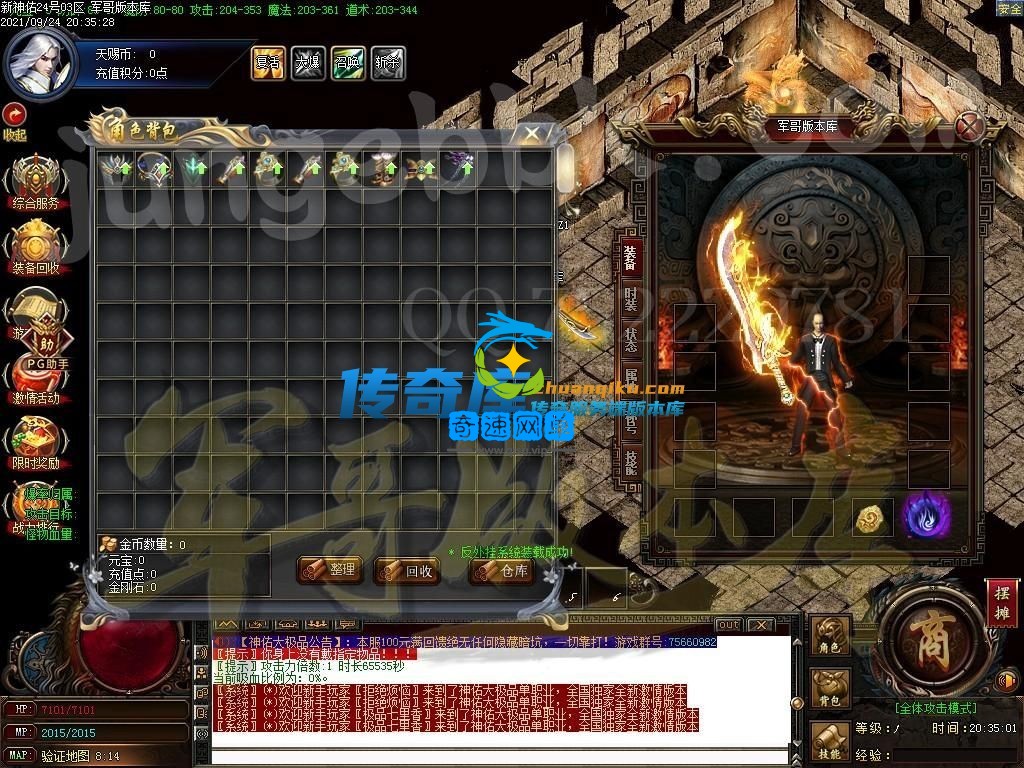Close the 角色背包 inventory window
This screenshot has width=1024, height=768.
point(532,134)
